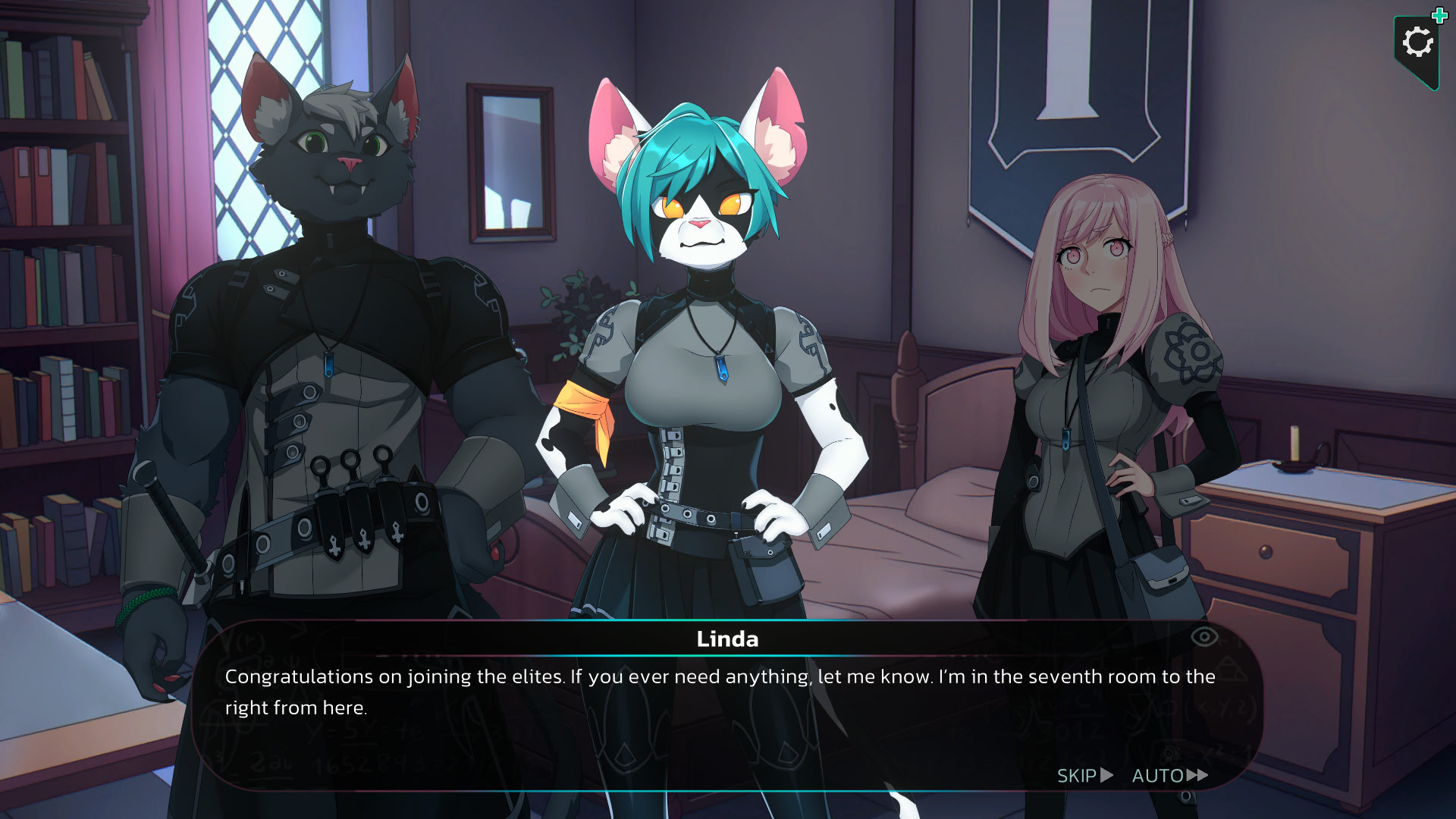Skip the dialogue with SKIP button
The image size is (1456, 819).
click(x=1084, y=776)
